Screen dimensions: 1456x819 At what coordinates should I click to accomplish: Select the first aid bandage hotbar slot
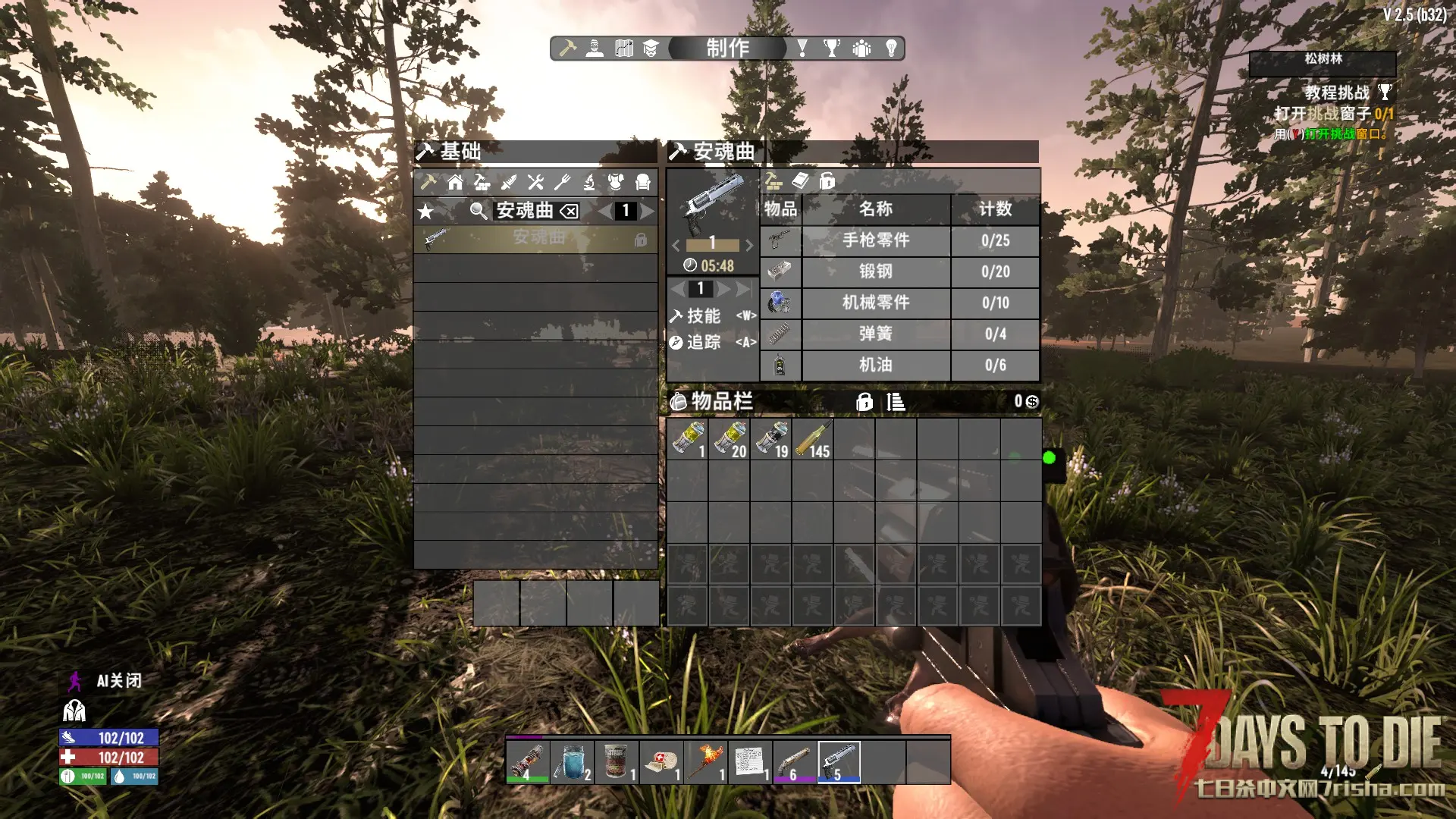click(x=661, y=761)
